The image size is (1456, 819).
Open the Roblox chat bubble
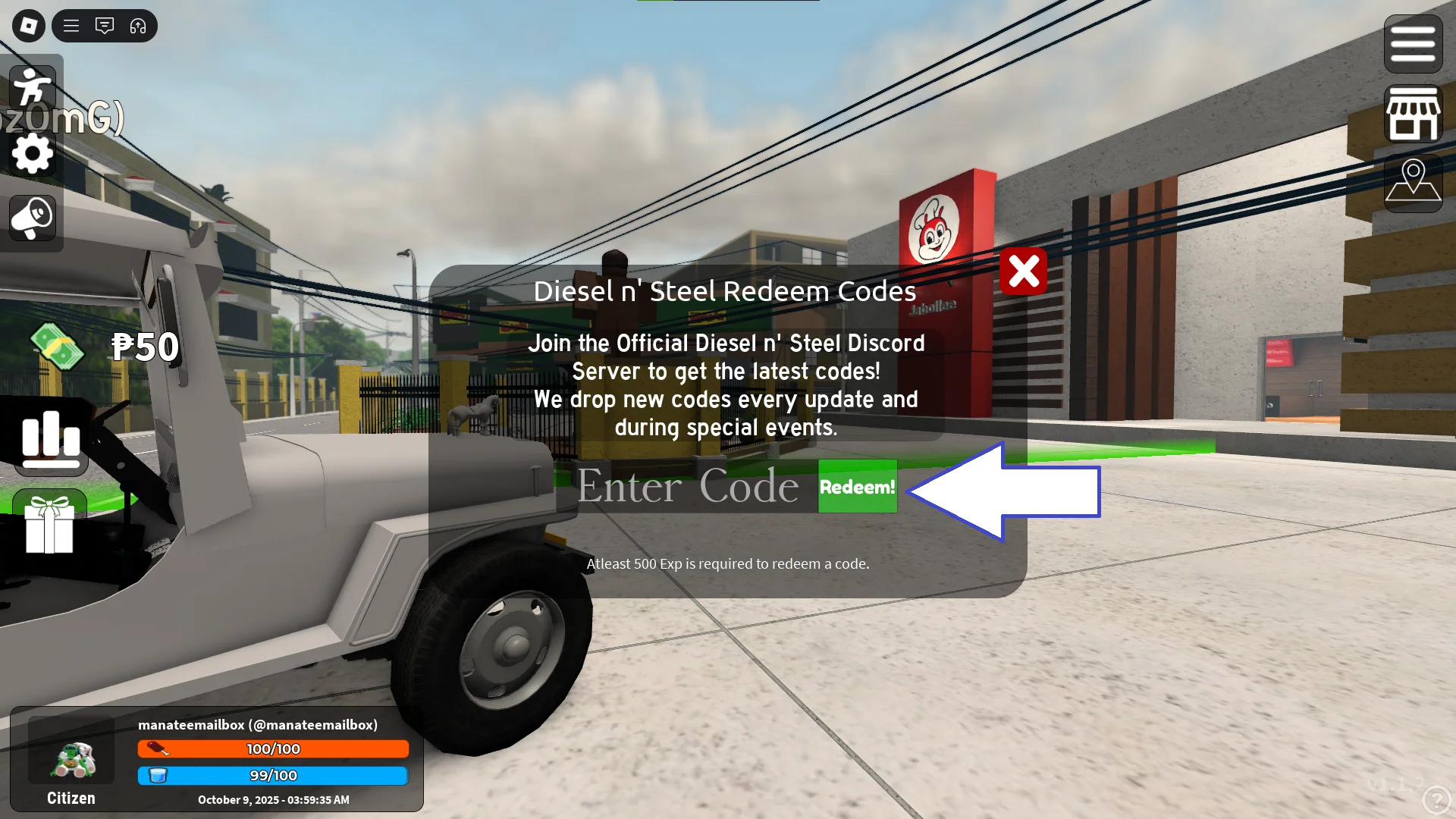(x=105, y=25)
